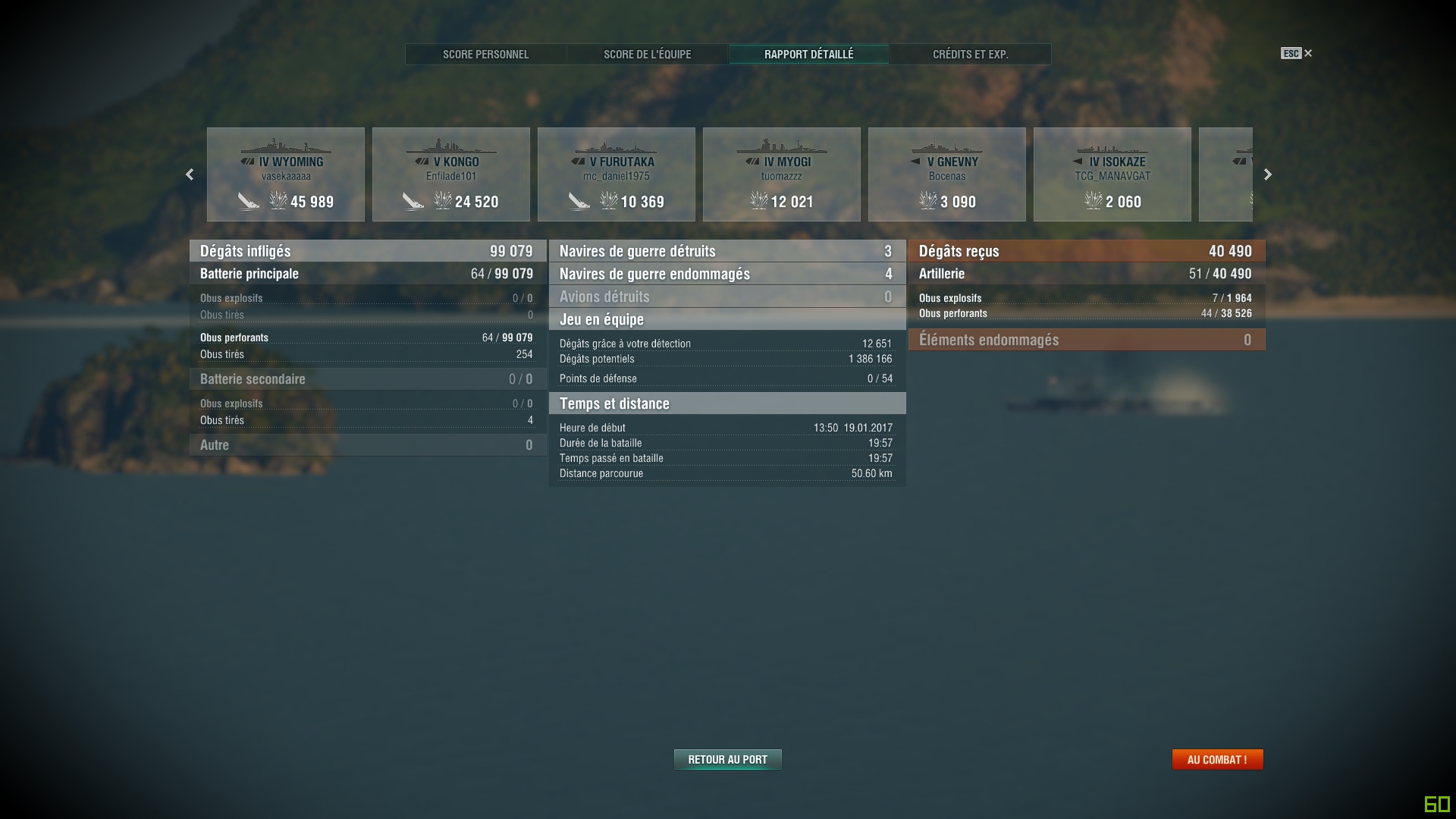
Task: Click the sunken ship kill icon on IV WYOMING's card
Action: click(249, 202)
